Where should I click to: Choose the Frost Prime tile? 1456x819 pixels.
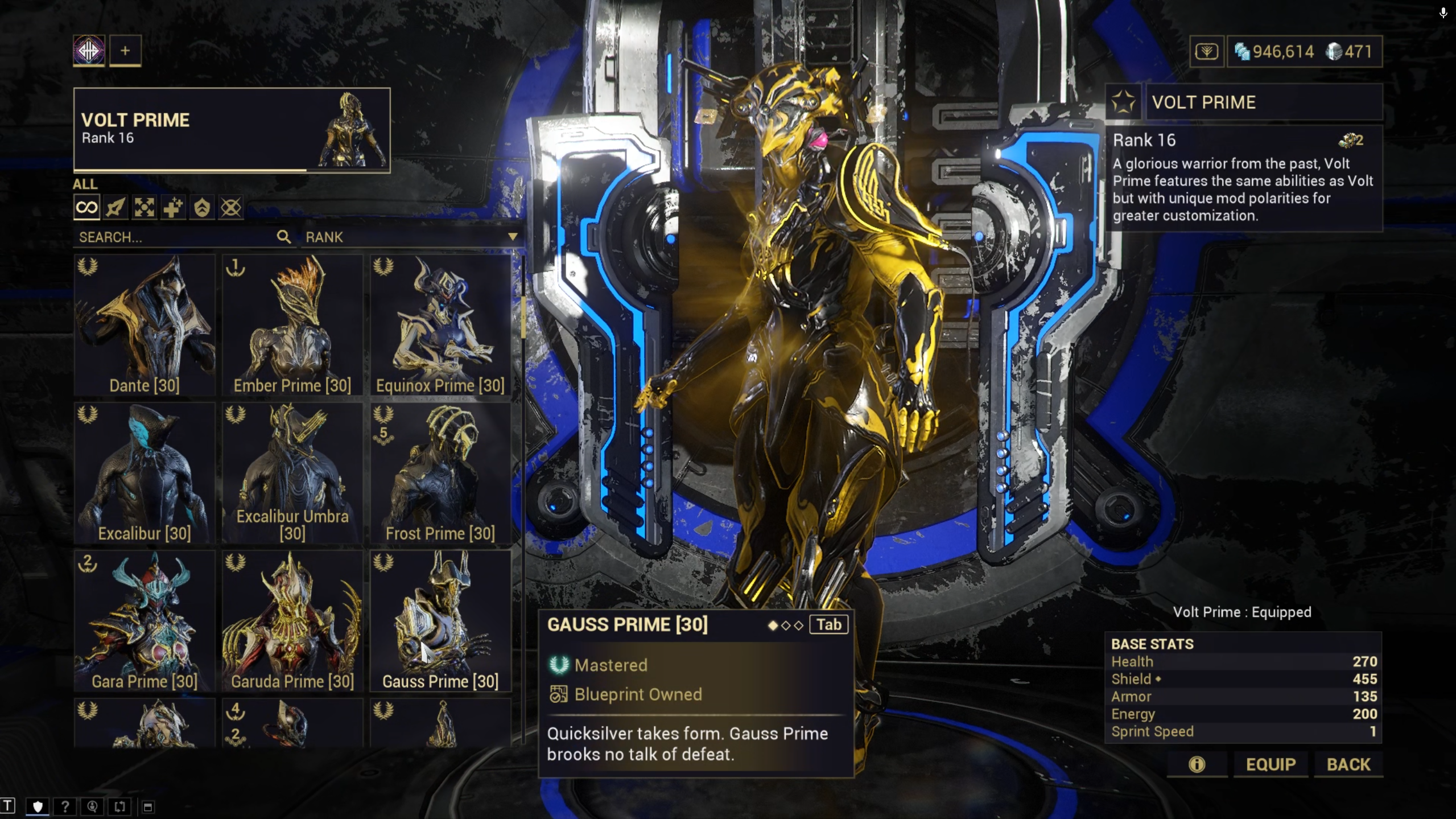pyautogui.click(x=440, y=472)
